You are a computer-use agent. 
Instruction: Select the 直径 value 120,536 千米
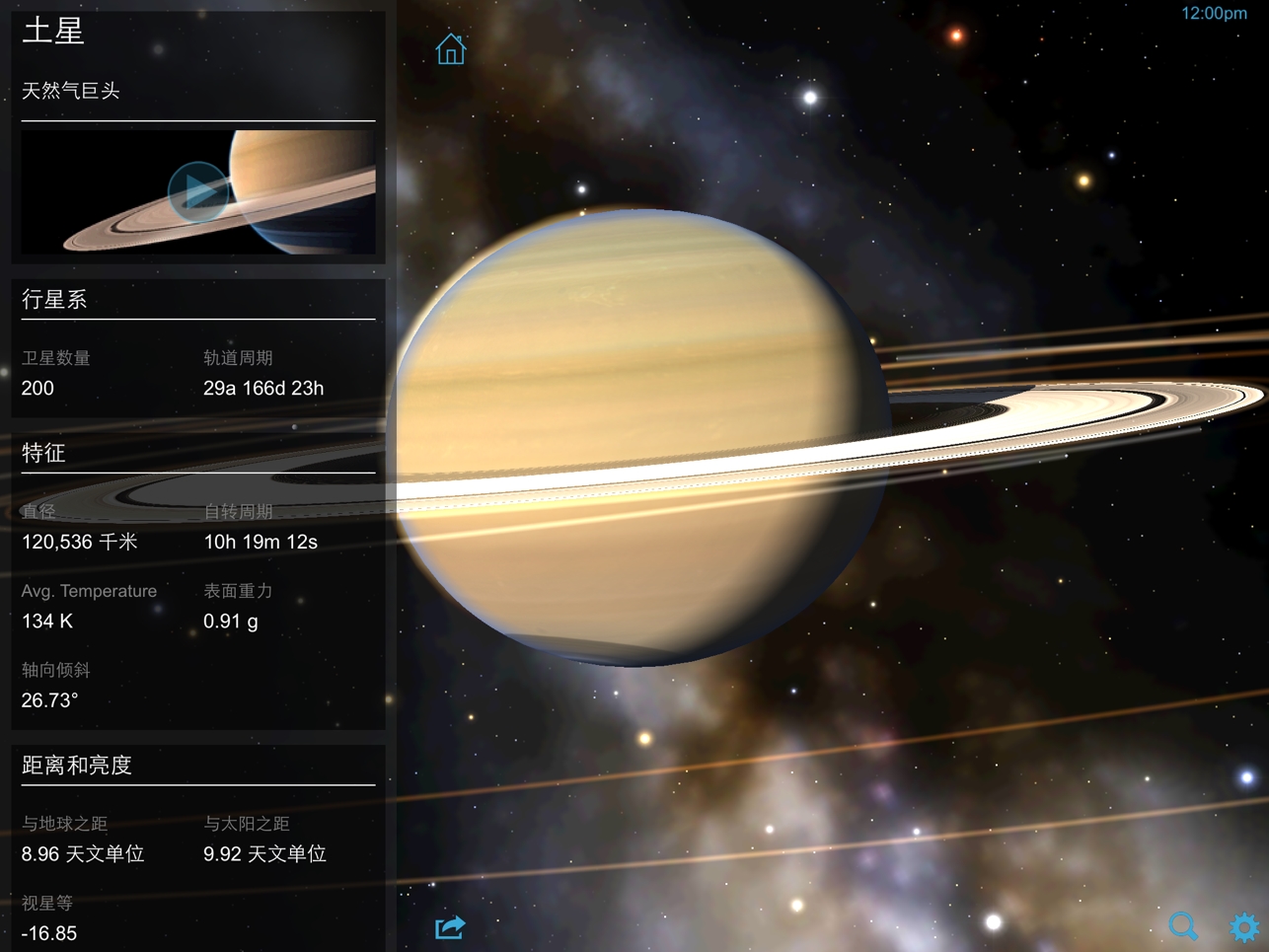79,542
